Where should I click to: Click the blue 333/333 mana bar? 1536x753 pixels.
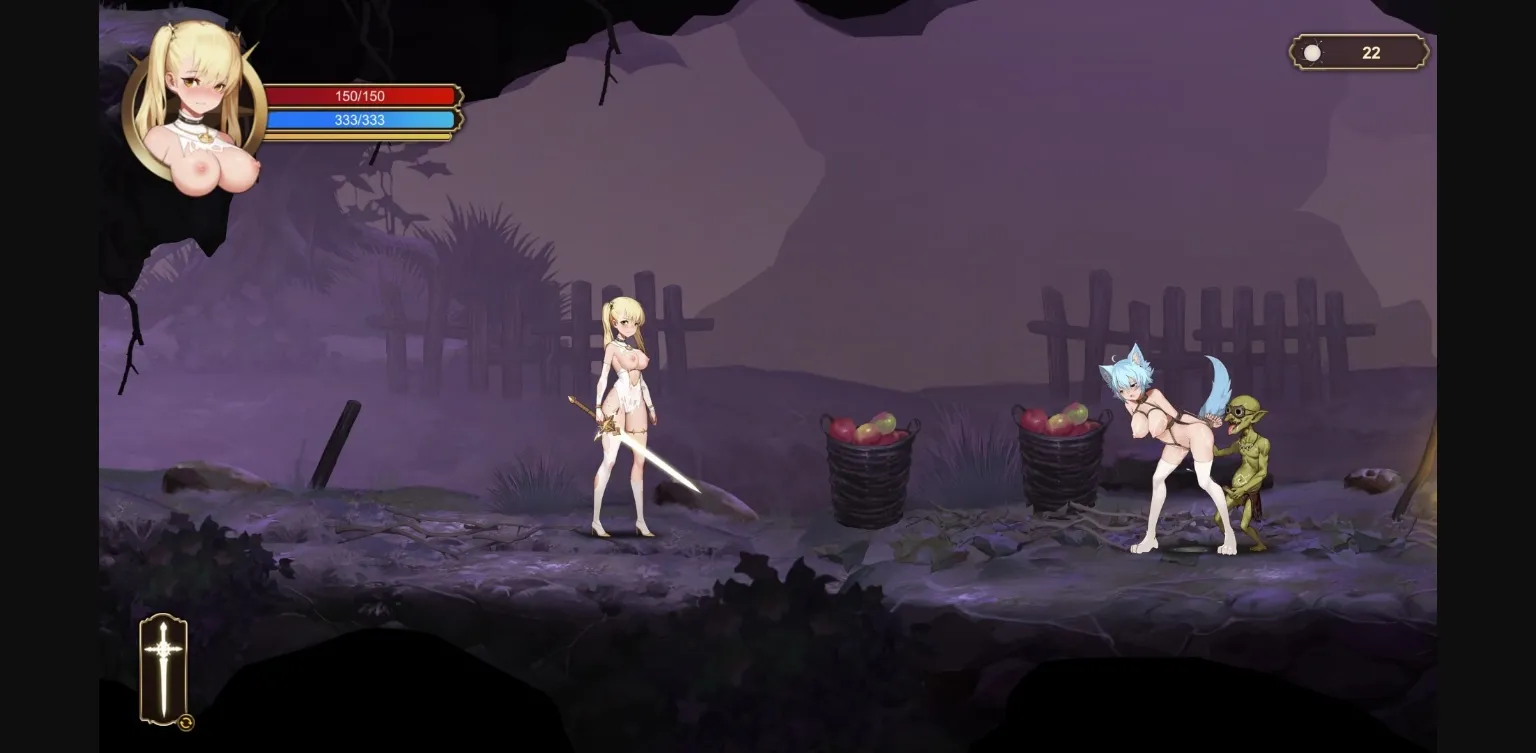tap(362, 120)
